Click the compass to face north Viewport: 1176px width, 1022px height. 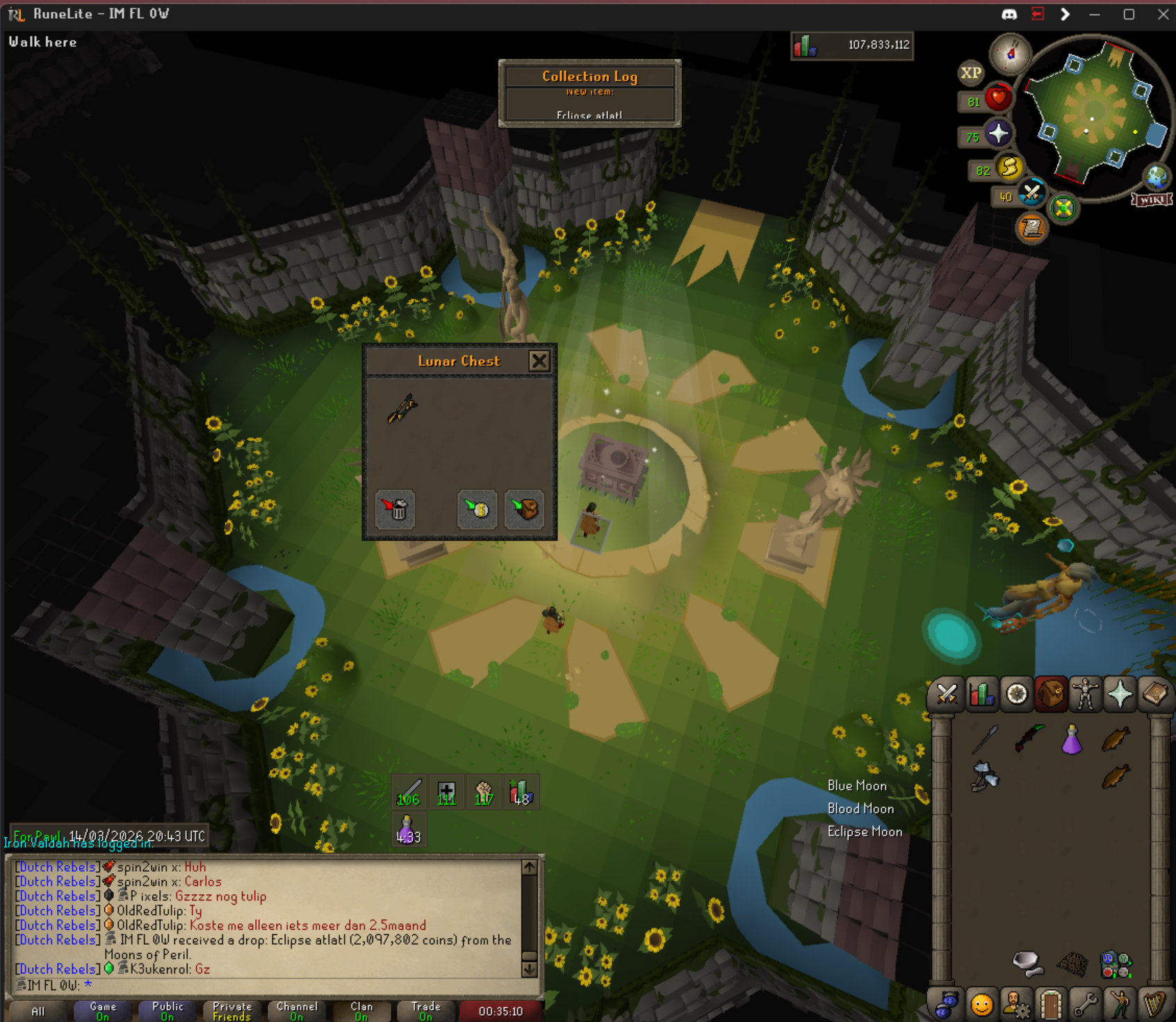1010,54
